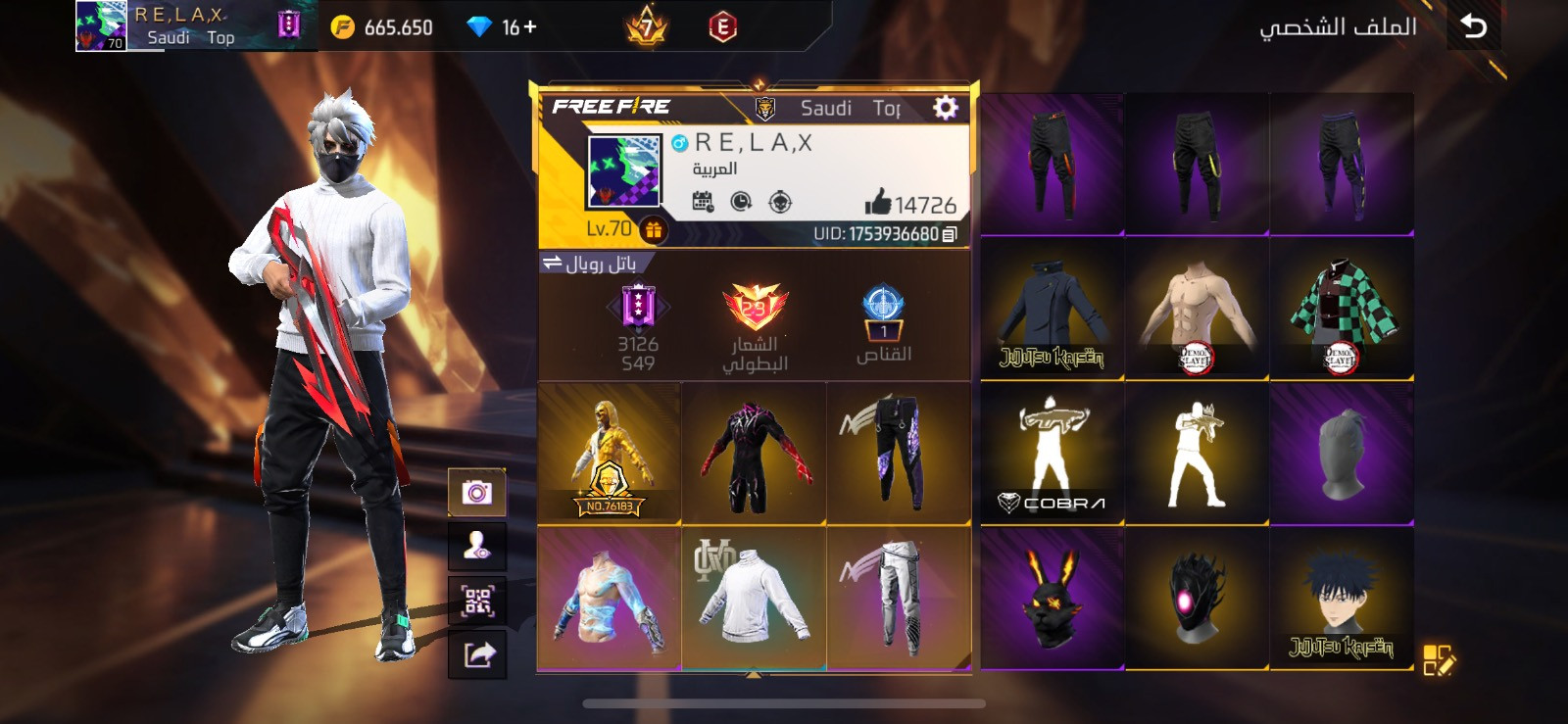Tap the camera screenshot button
The image size is (1568, 724).
click(x=477, y=492)
